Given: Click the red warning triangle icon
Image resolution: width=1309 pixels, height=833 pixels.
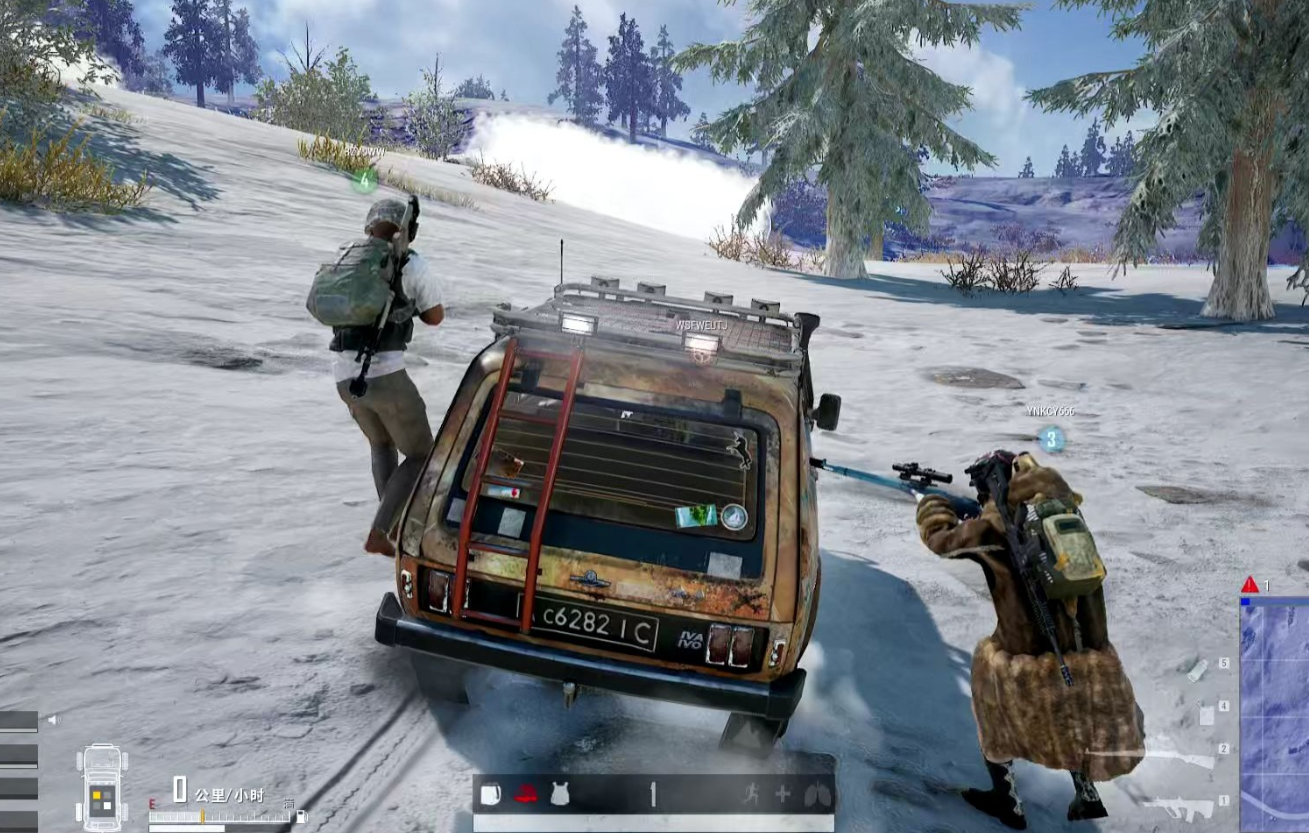Looking at the screenshot, I should point(1250,585).
